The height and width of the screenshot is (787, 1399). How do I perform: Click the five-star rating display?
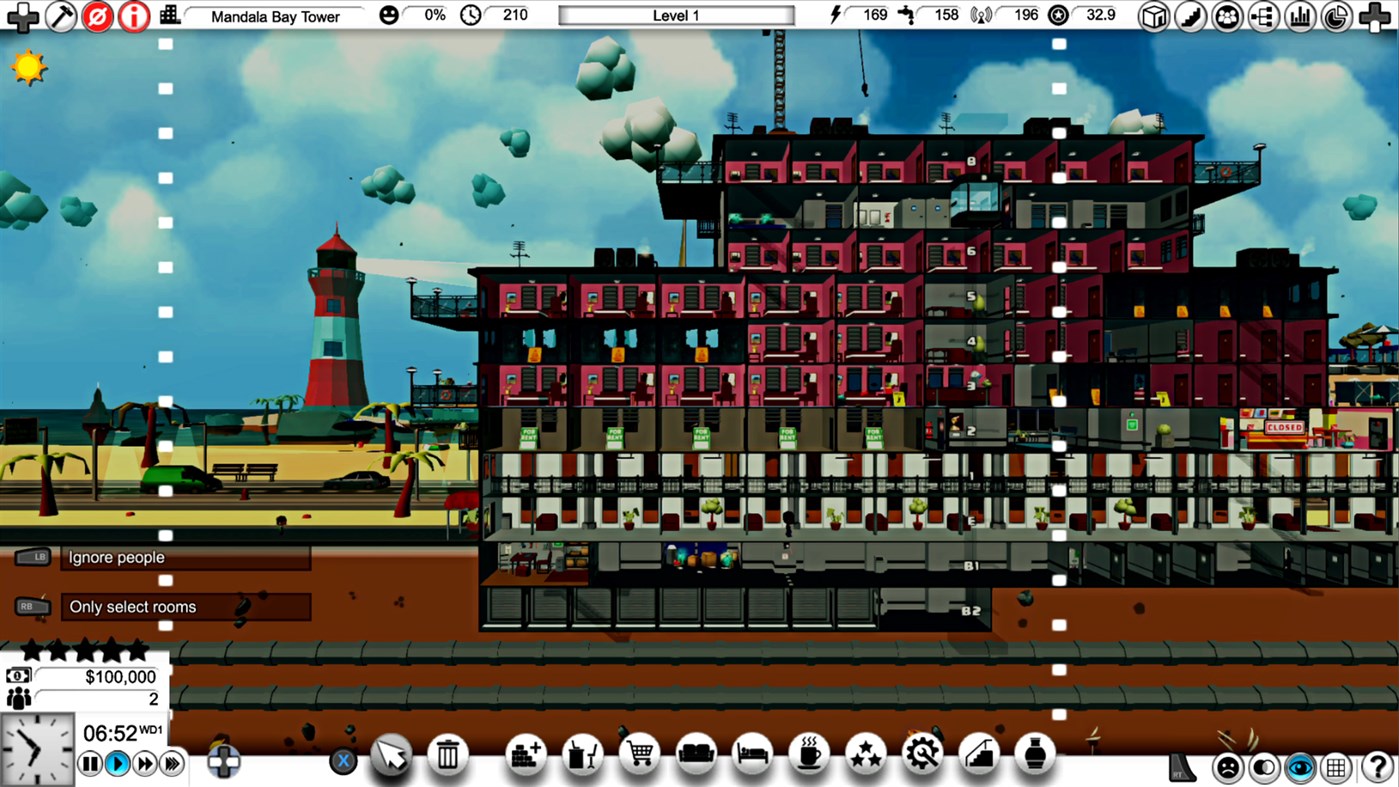(85, 650)
